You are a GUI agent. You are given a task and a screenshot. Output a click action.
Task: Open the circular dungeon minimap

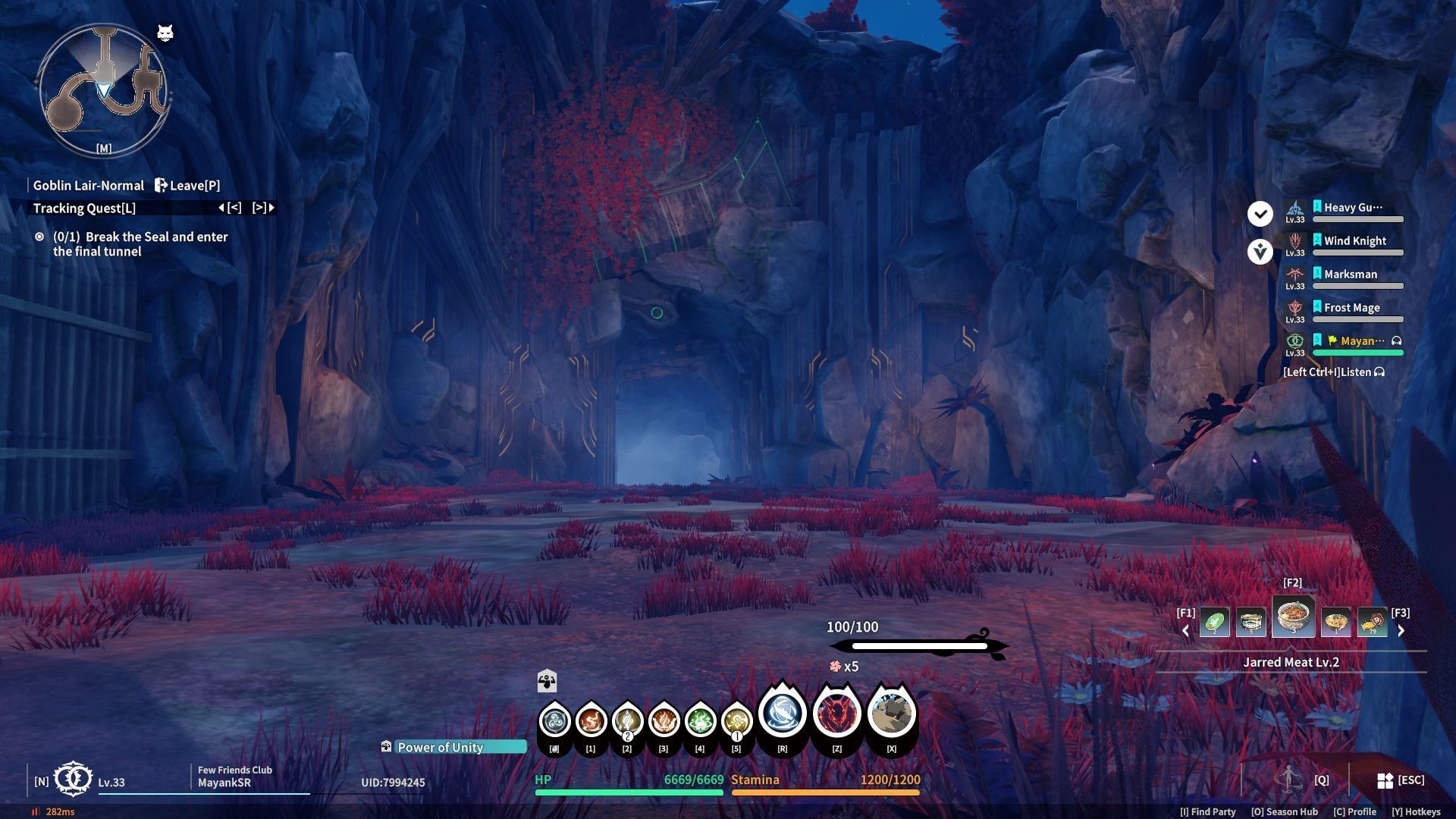click(104, 90)
